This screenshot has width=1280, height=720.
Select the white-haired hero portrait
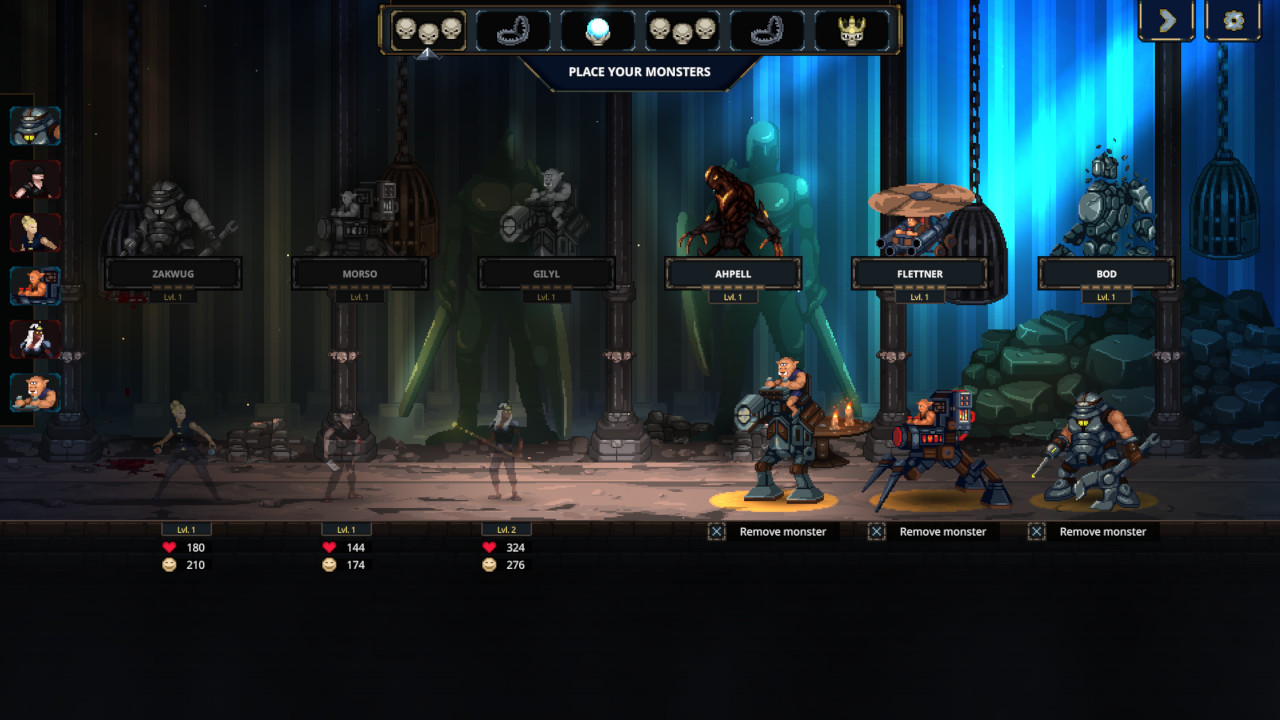coord(36,340)
